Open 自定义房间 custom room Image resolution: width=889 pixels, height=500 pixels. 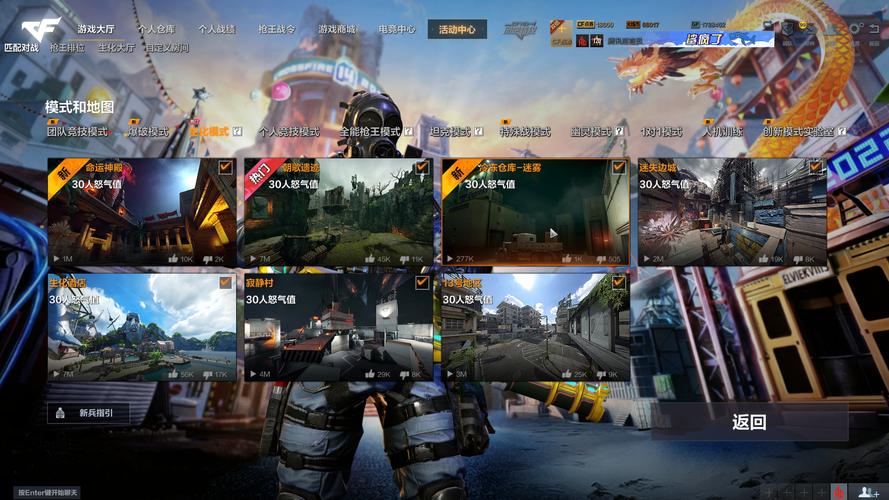[x=166, y=47]
